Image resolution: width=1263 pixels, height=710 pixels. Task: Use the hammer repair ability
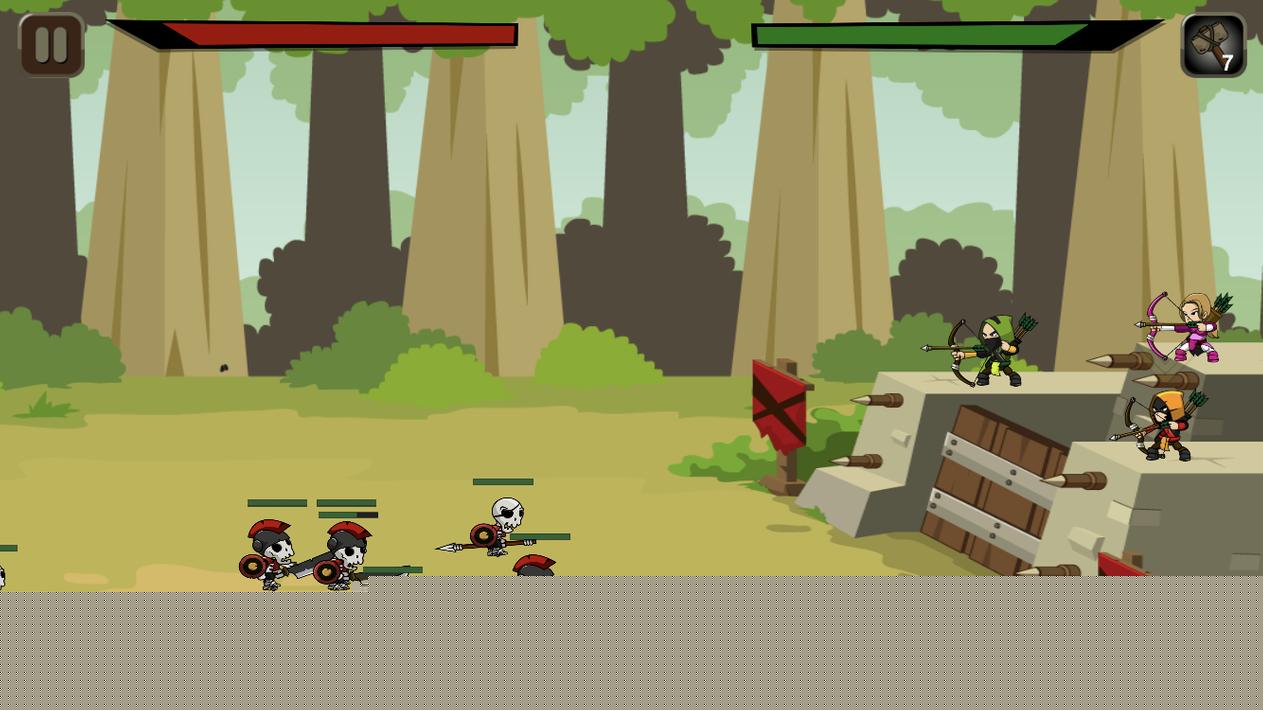(x=1212, y=45)
